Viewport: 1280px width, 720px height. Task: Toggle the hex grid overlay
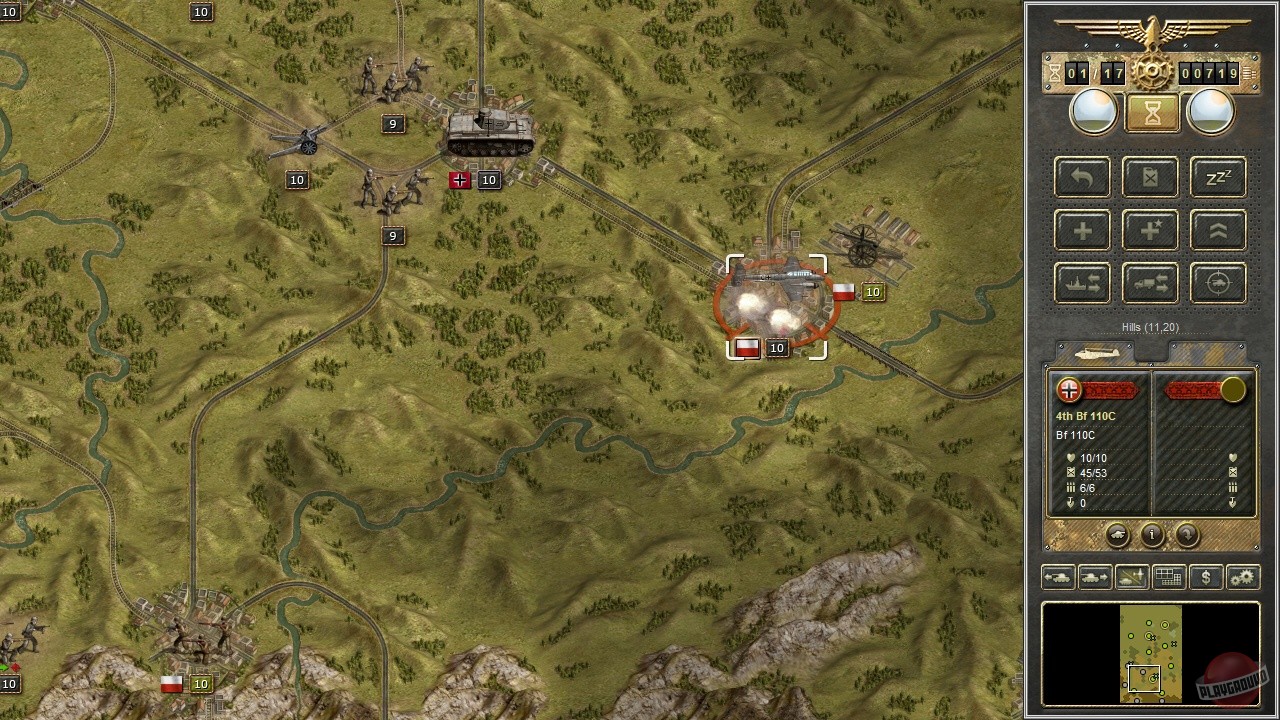pyautogui.click(x=1167, y=577)
